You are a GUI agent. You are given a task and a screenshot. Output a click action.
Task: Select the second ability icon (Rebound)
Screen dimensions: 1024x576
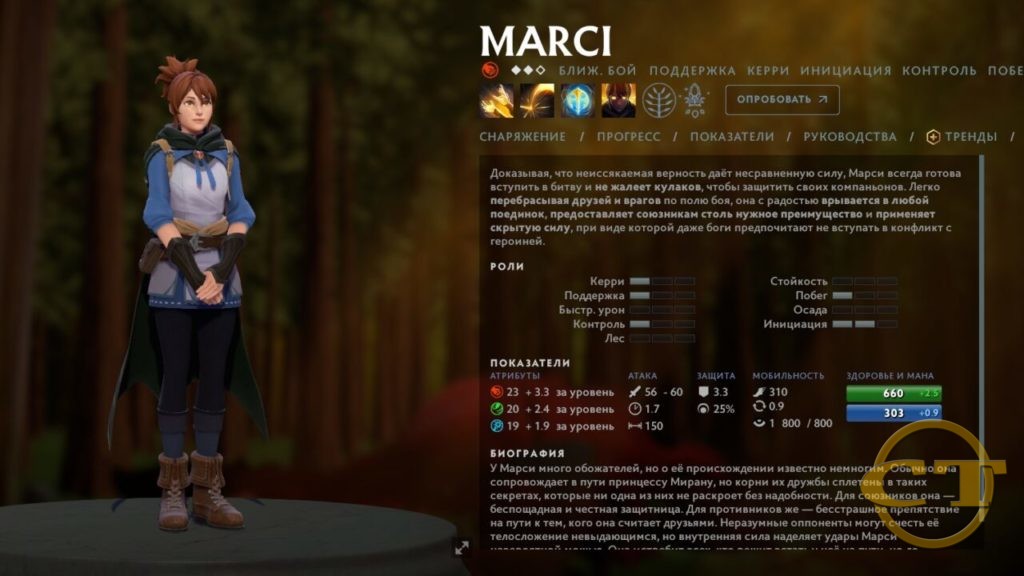point(537,100)
